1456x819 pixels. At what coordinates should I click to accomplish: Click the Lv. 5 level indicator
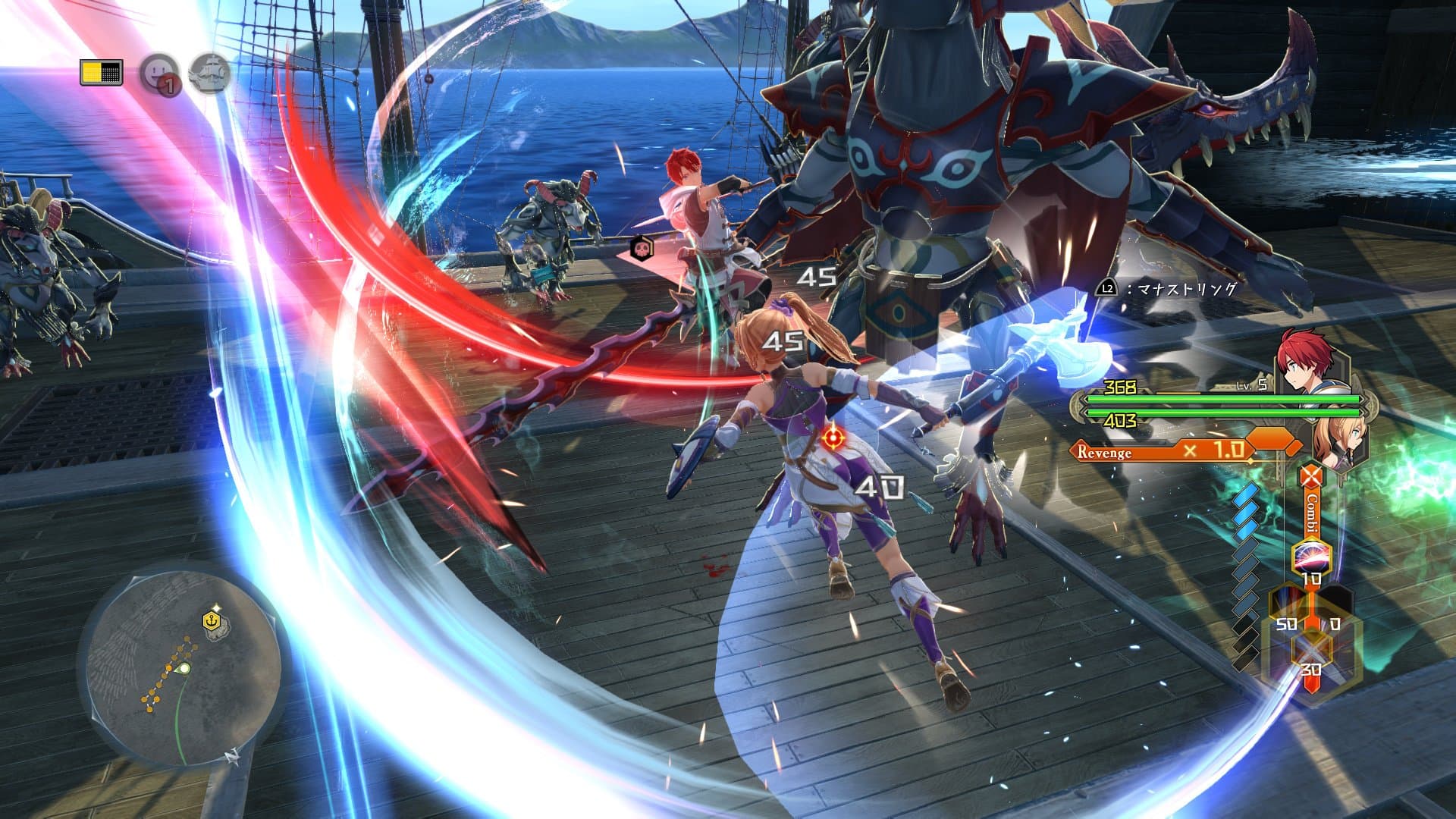click(x=1250, y=385)
